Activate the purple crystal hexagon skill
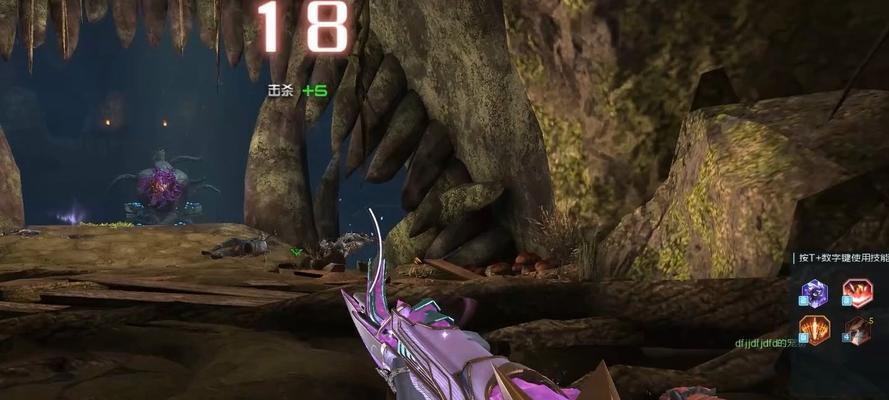 pos(815,293)
